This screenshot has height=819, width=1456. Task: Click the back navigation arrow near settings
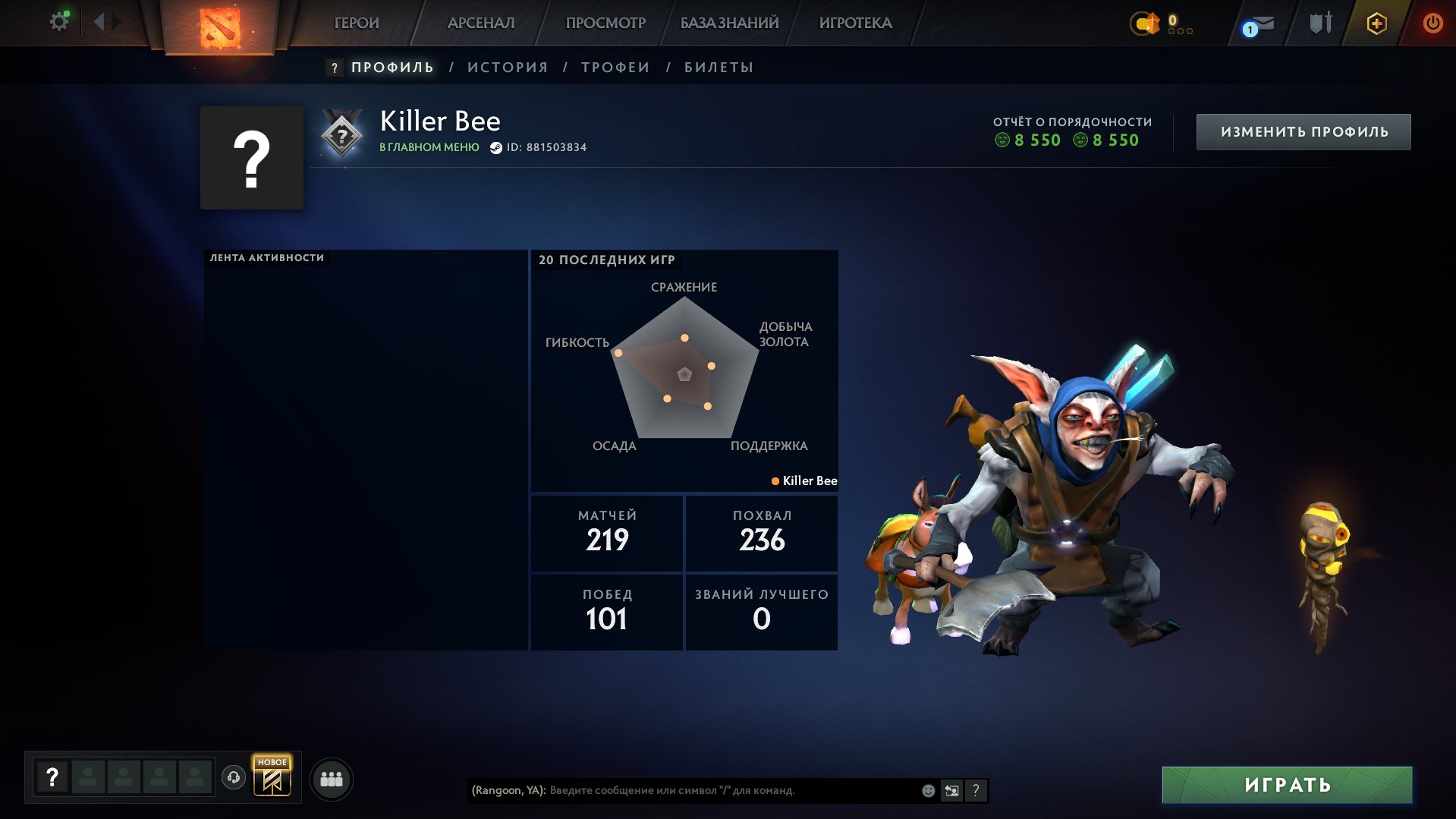pos(102,20)
